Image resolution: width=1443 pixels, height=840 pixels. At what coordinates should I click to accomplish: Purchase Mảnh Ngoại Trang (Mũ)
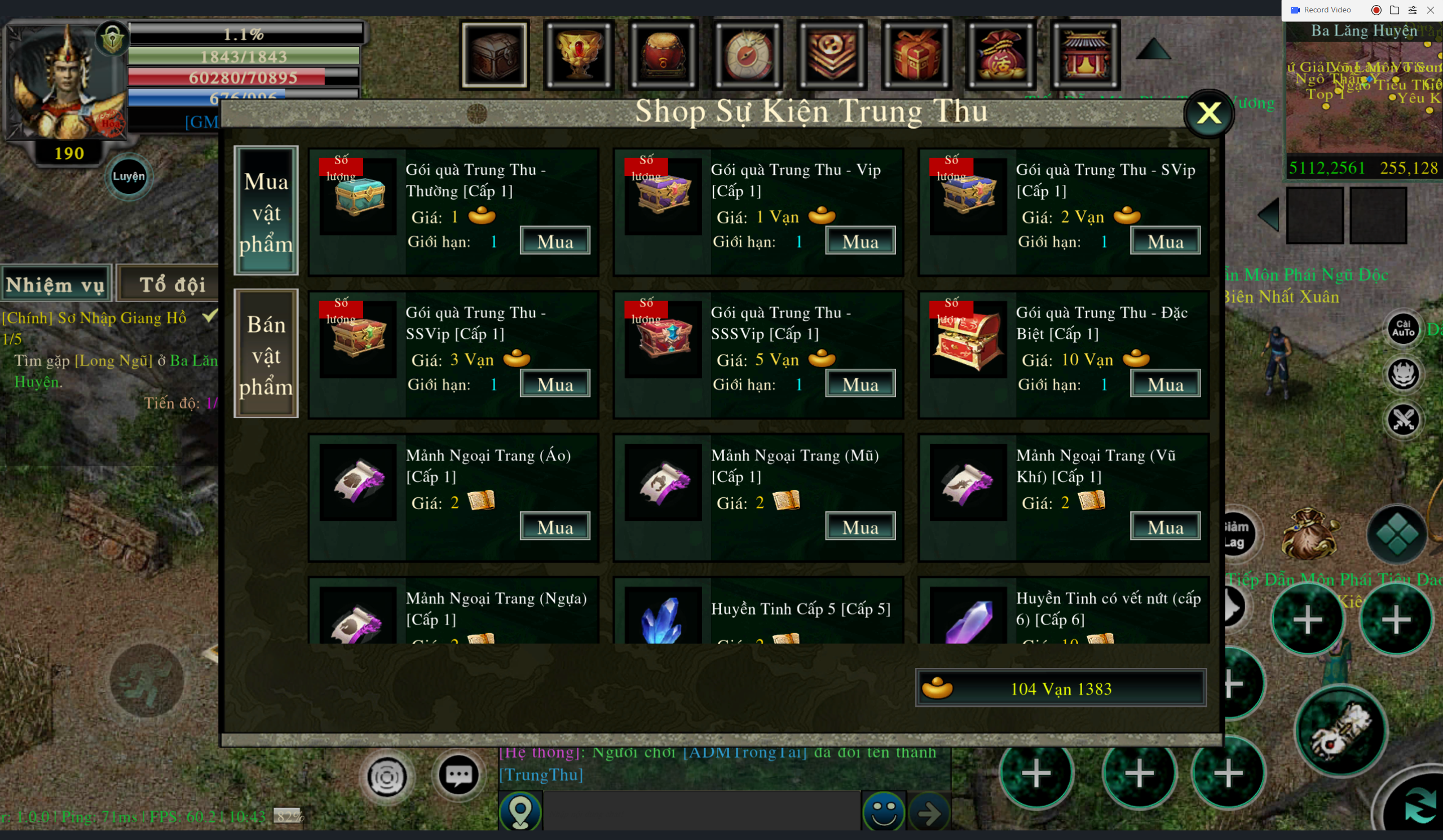tap(860, 527)
